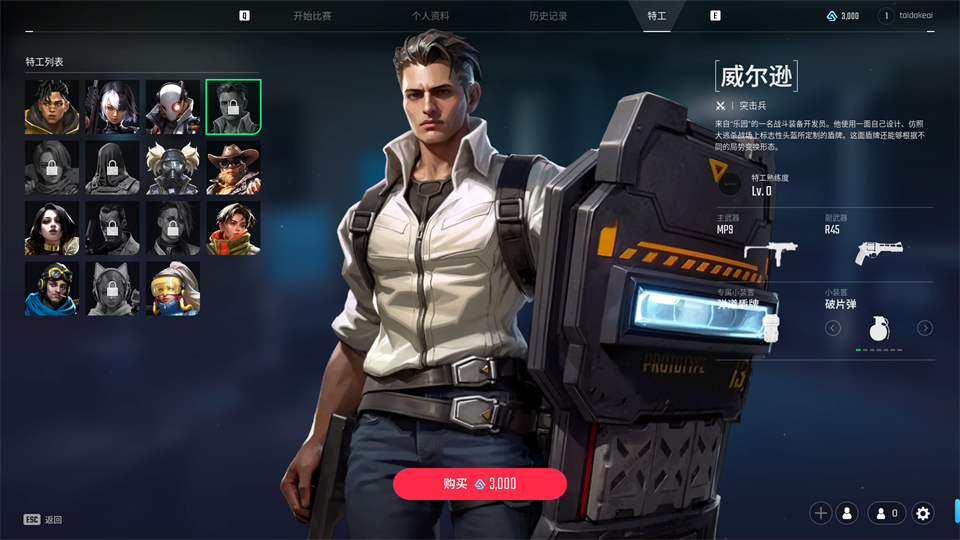
Task: Select the small agent in yellow visor helmet
Action: (173, 289)
